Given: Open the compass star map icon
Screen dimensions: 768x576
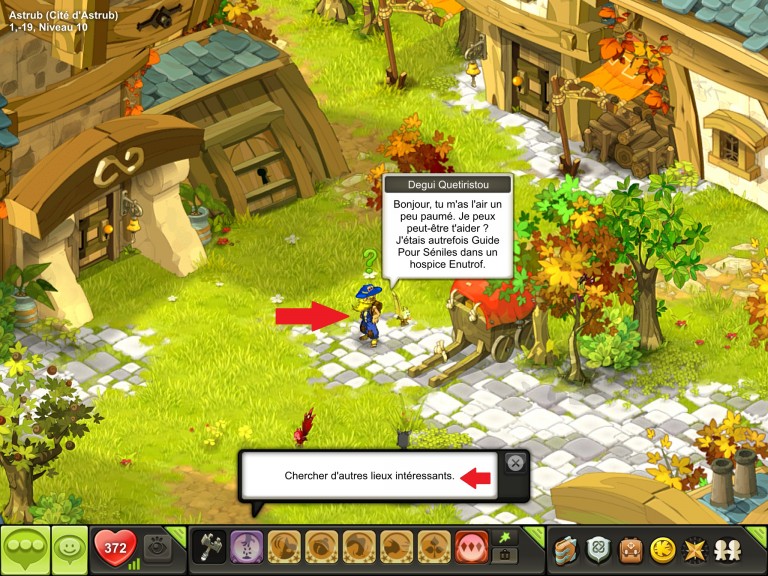Looking at the screenshot, I should pyautogui.click(x=692, y=549).
